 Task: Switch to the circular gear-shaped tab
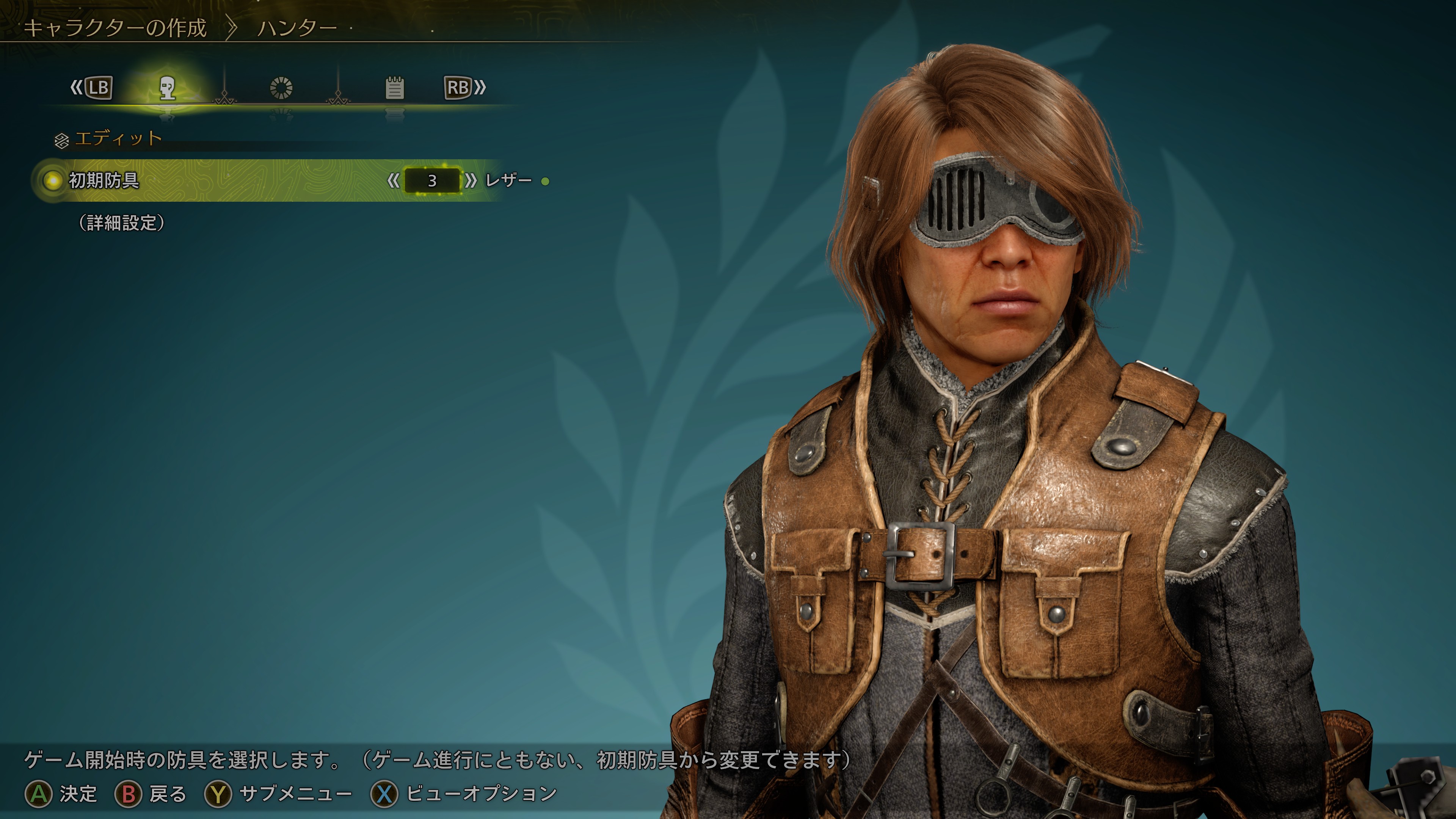point(281,88)
